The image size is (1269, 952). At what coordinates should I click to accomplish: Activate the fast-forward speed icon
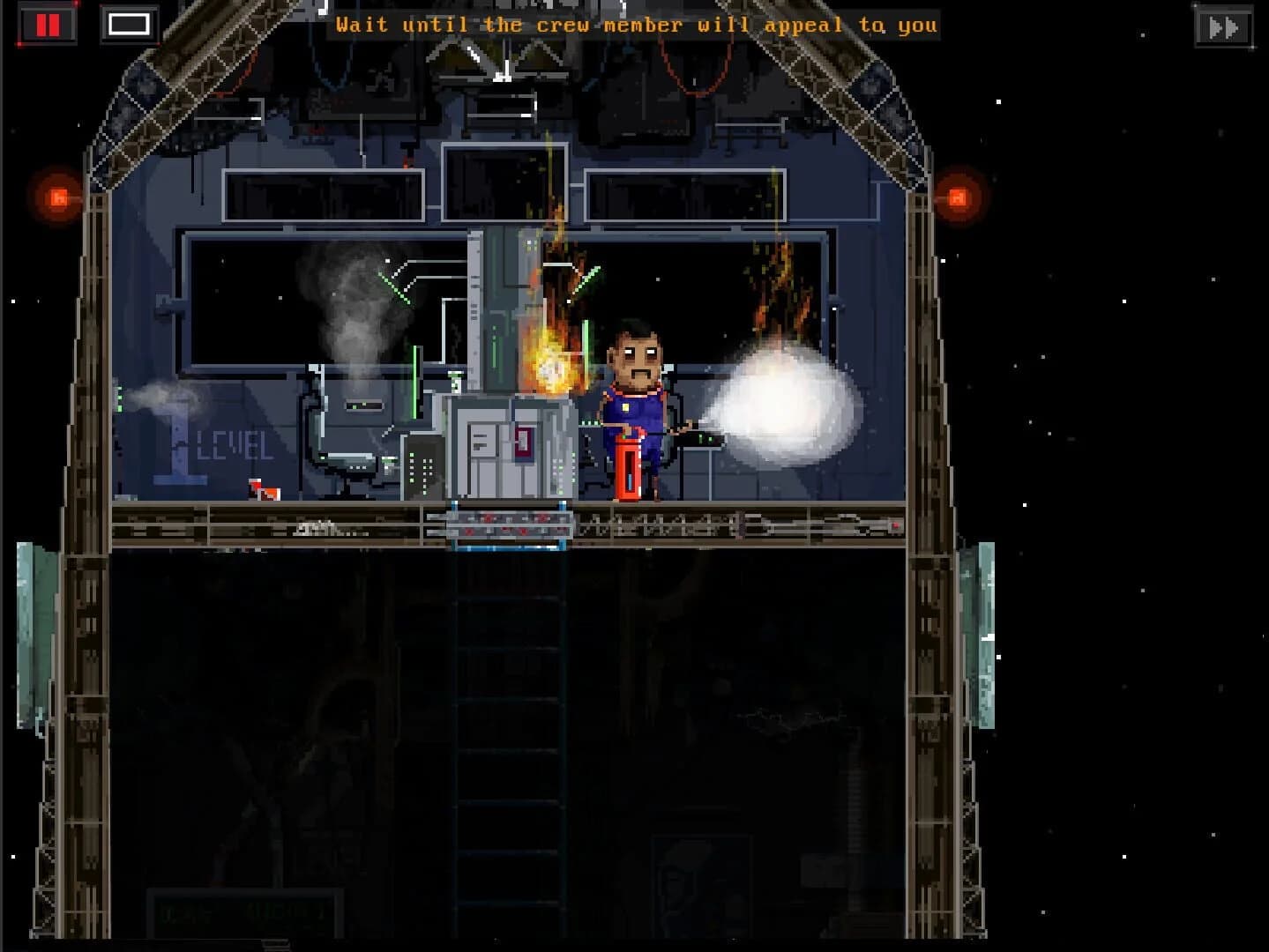tap(1222, 26)
